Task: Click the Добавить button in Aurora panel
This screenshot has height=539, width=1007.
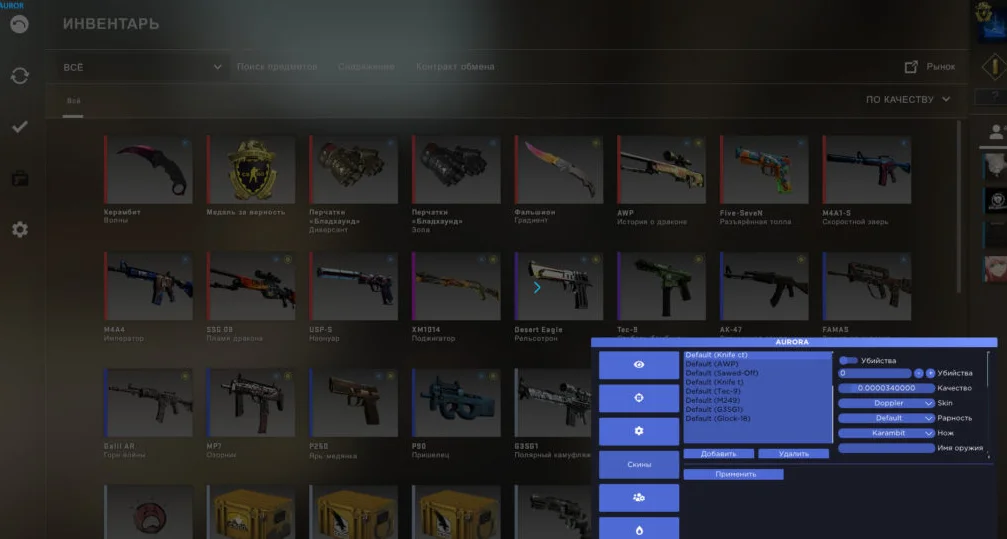Action: click(x=718, y=454)
